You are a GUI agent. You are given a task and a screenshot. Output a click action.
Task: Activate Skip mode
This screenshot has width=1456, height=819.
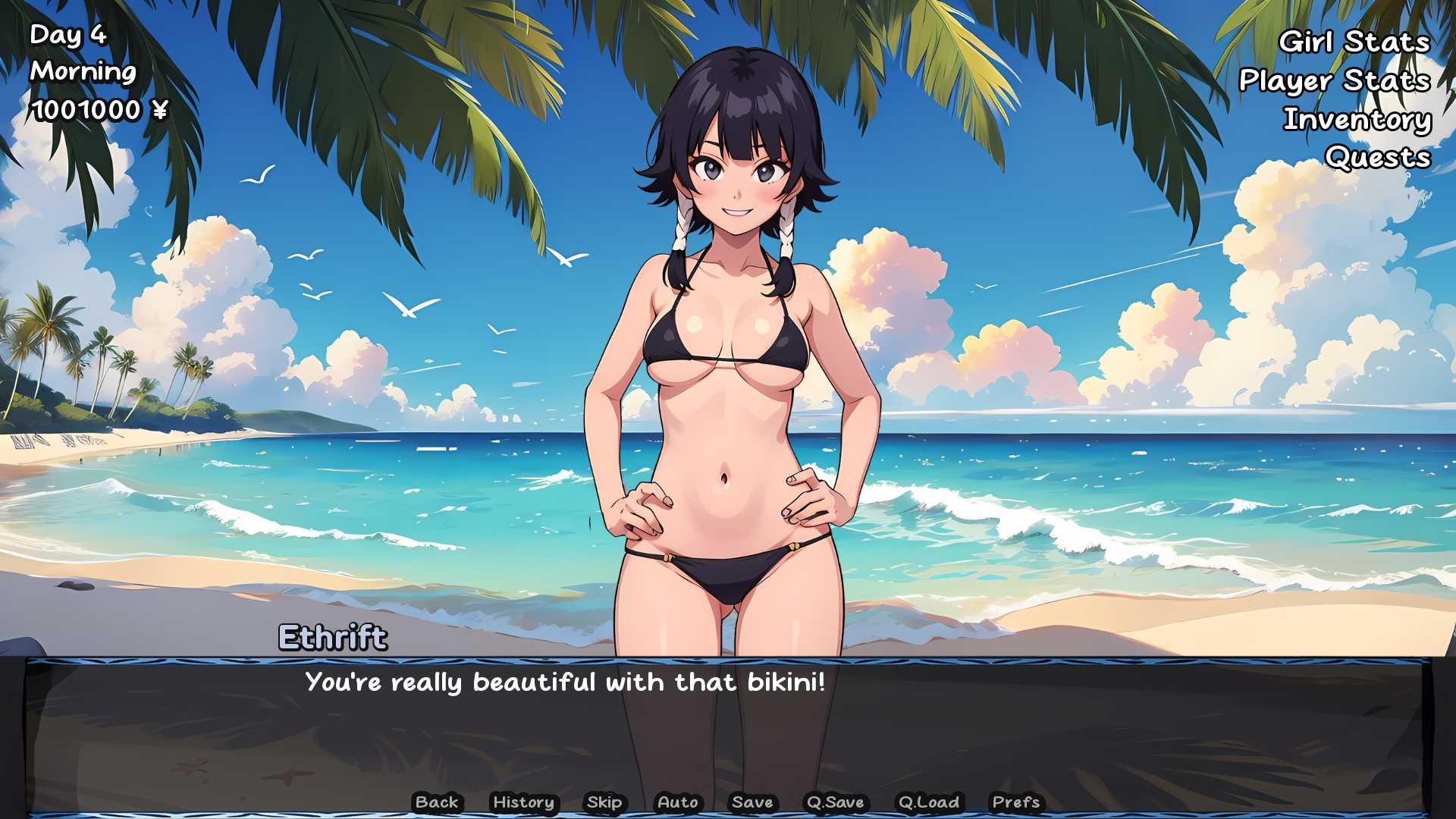604,802
